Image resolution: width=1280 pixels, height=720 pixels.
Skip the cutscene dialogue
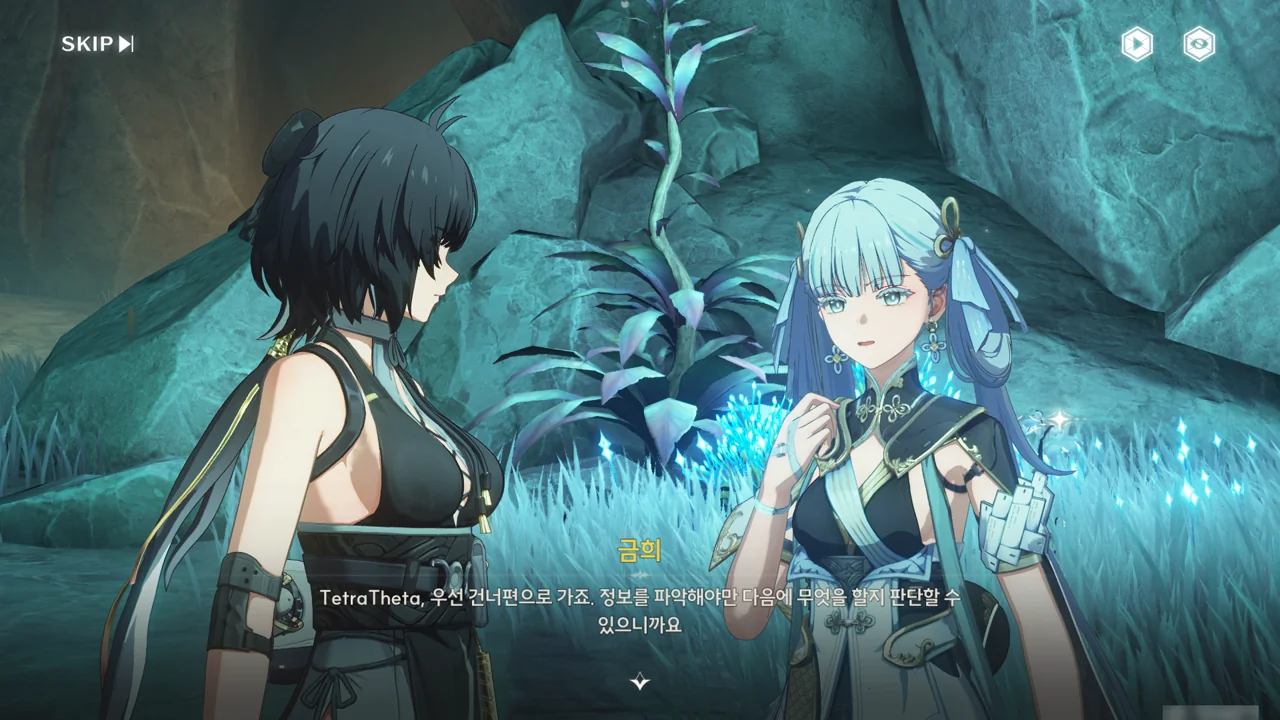click(x=97, y=44)
